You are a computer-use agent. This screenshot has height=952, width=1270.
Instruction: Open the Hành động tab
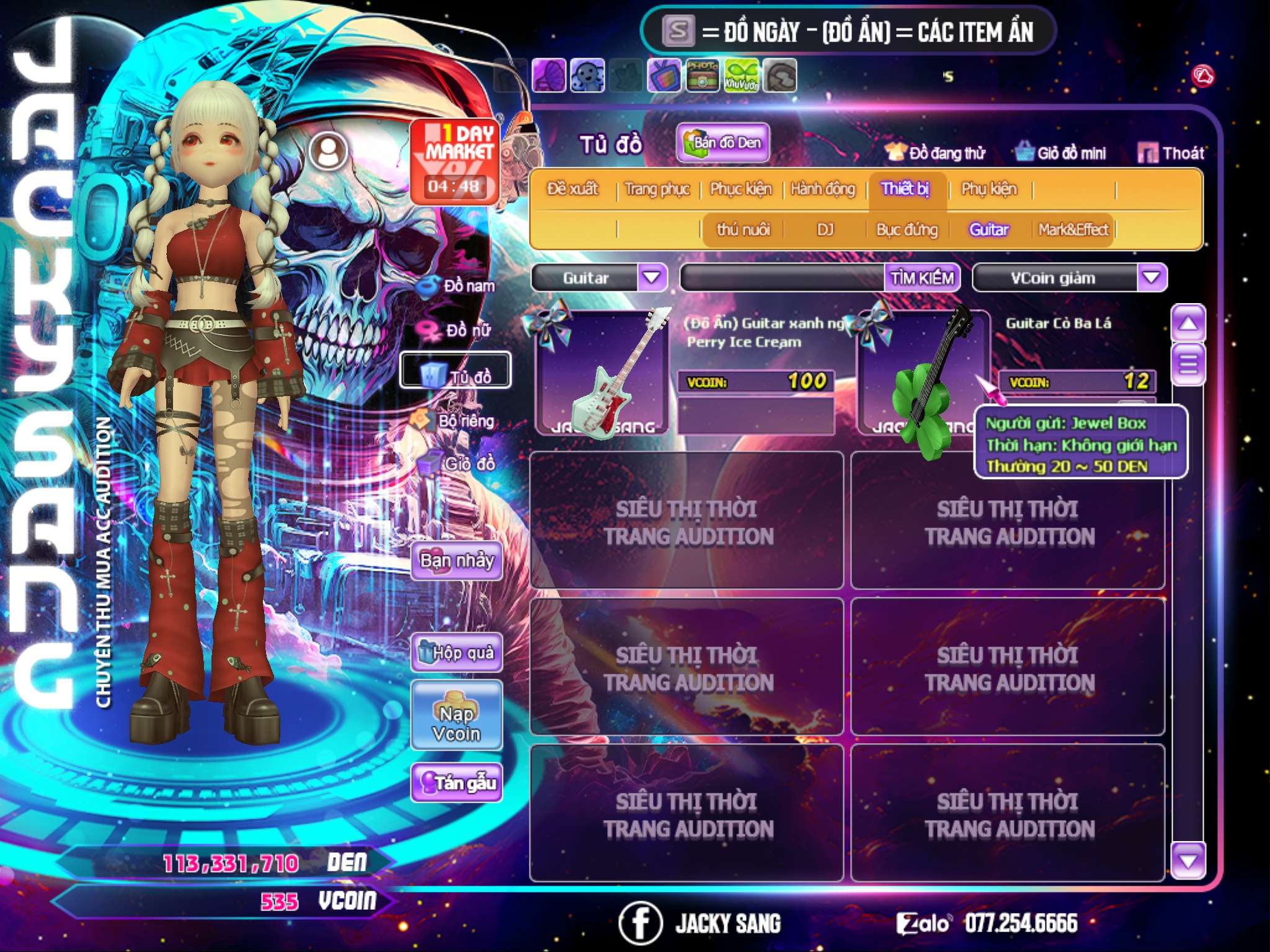pos(822,188)
